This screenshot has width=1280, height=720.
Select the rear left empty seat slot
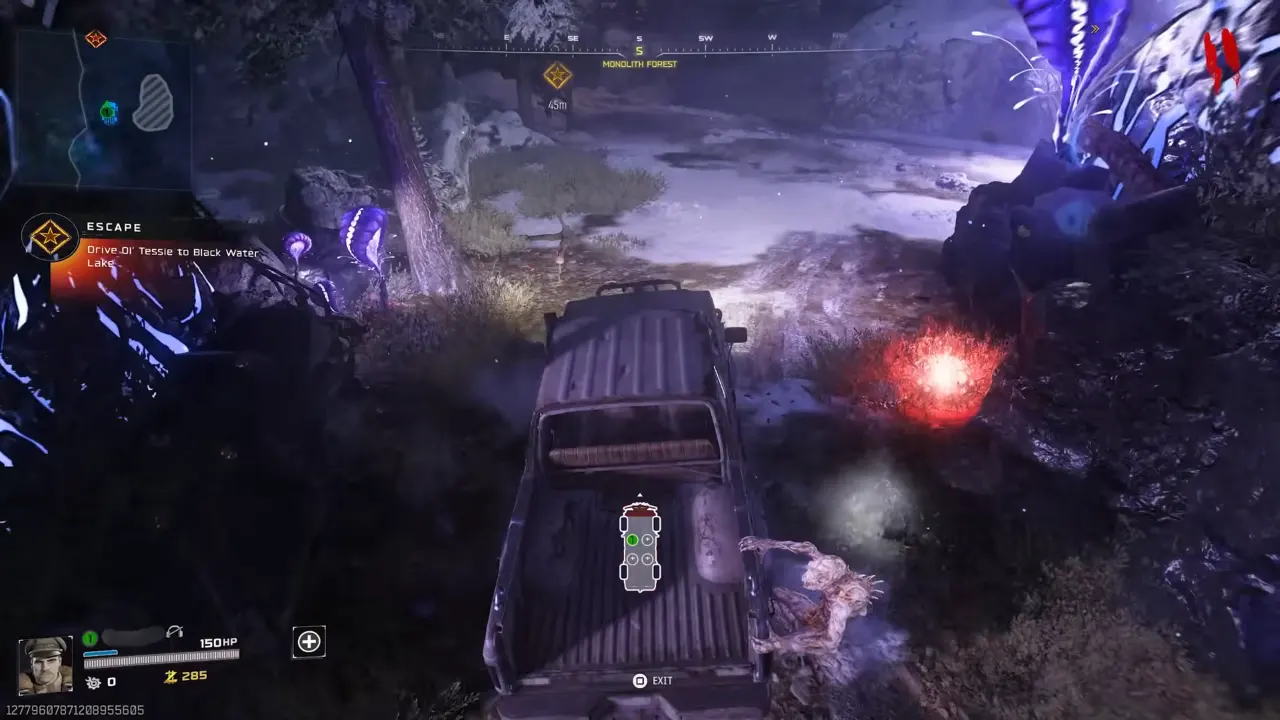click(632, 558)
